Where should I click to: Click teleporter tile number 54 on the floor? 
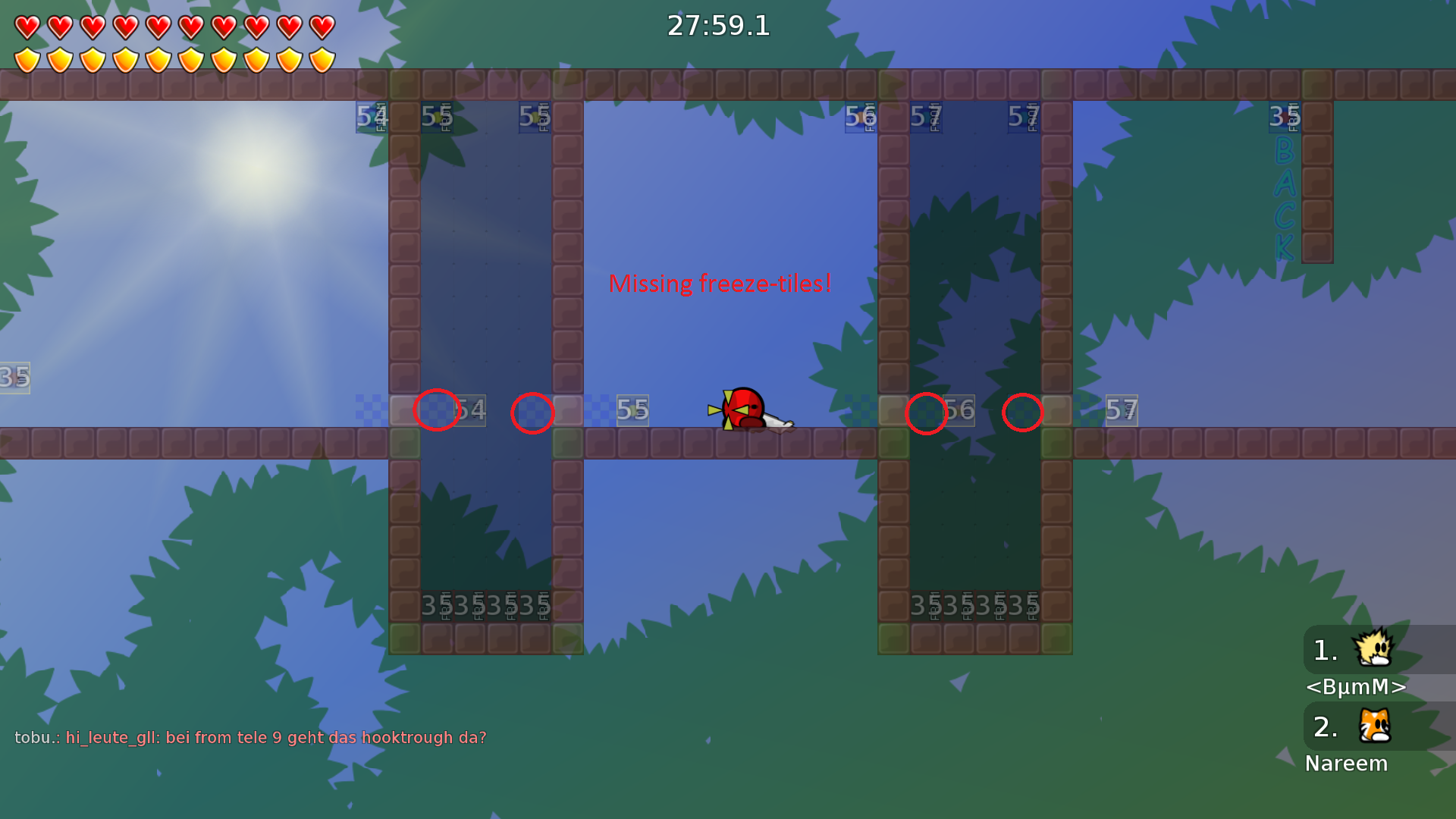coord(469,409)
